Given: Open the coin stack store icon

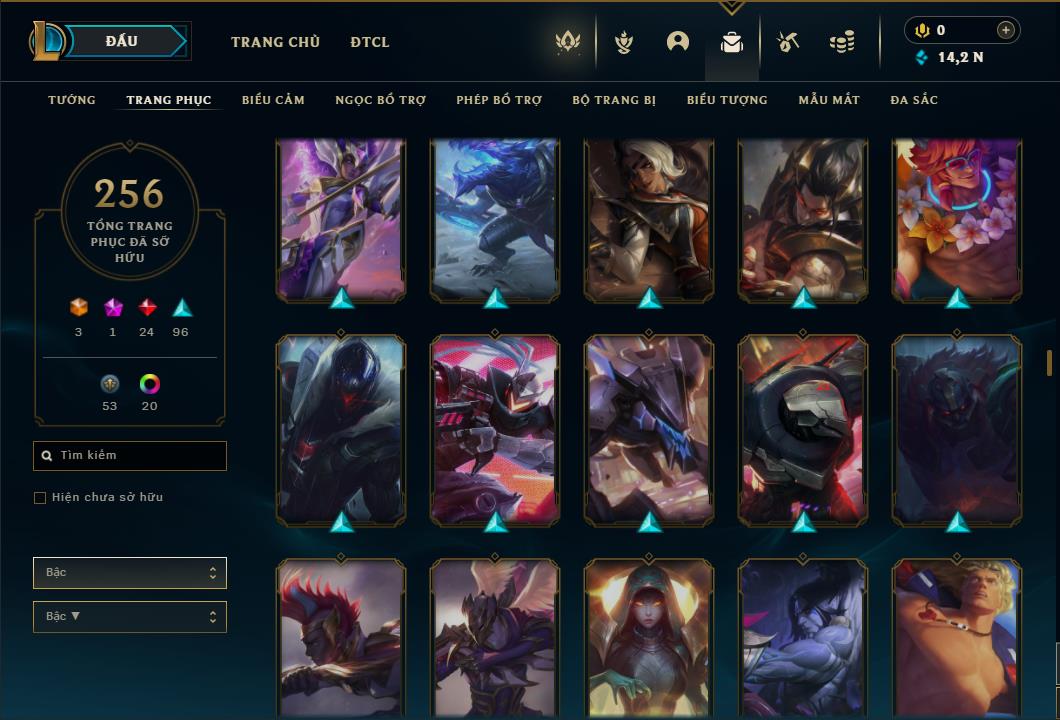Looking at the screenshot, I should tap(842, 42).
